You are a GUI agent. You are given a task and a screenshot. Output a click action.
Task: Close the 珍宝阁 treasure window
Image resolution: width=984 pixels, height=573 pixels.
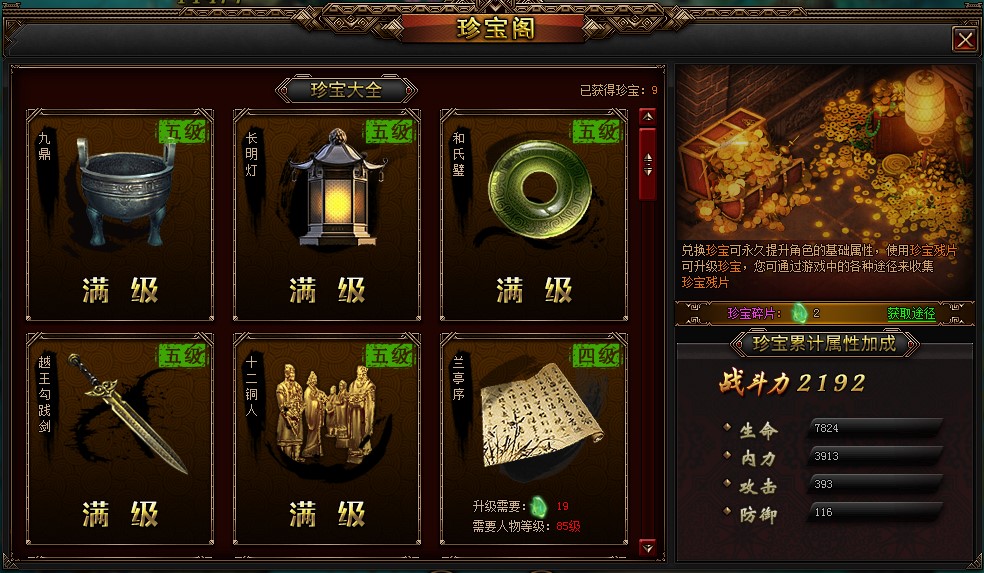(x=964, y=39)
